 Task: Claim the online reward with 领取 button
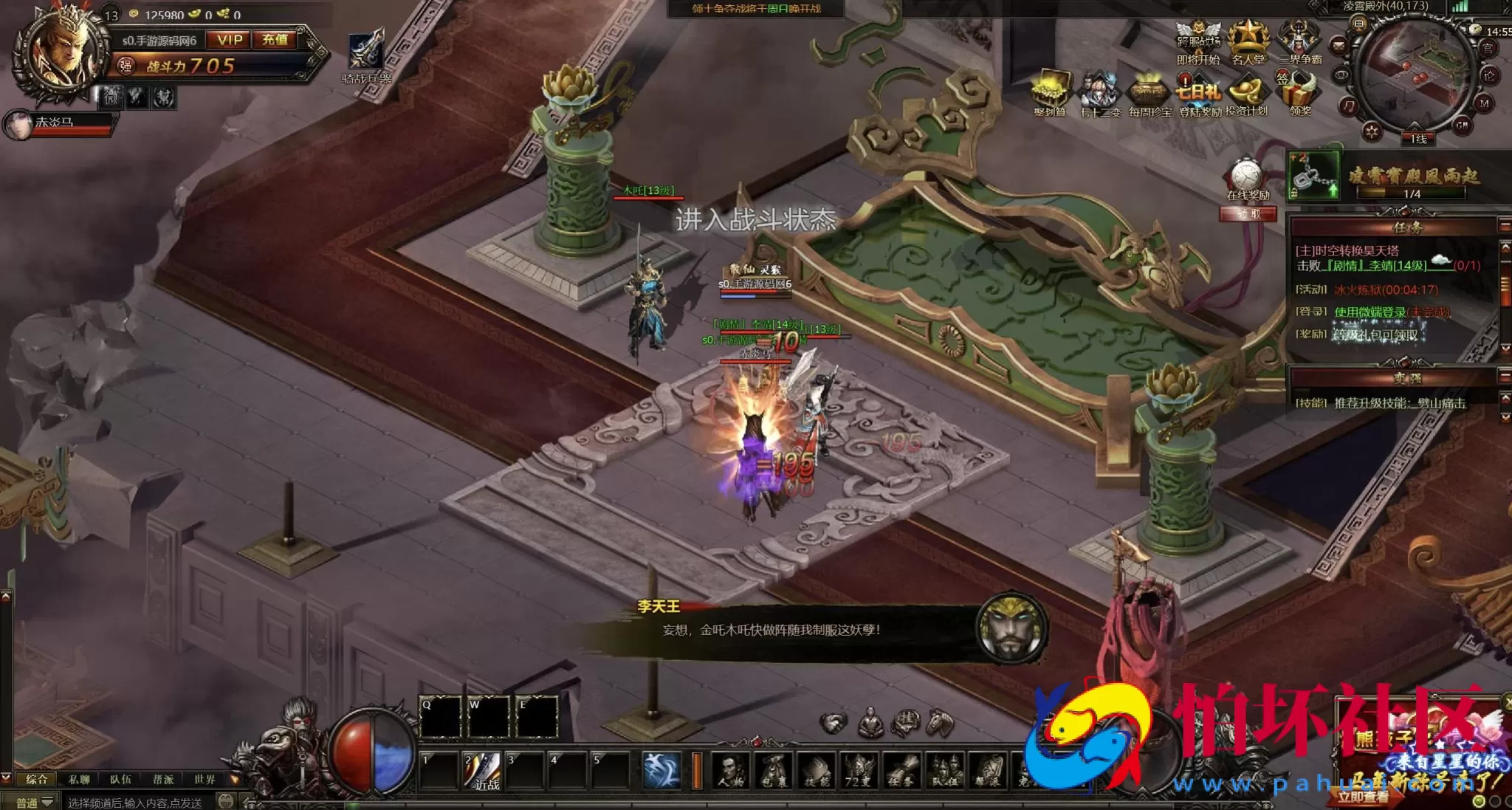1248,214
